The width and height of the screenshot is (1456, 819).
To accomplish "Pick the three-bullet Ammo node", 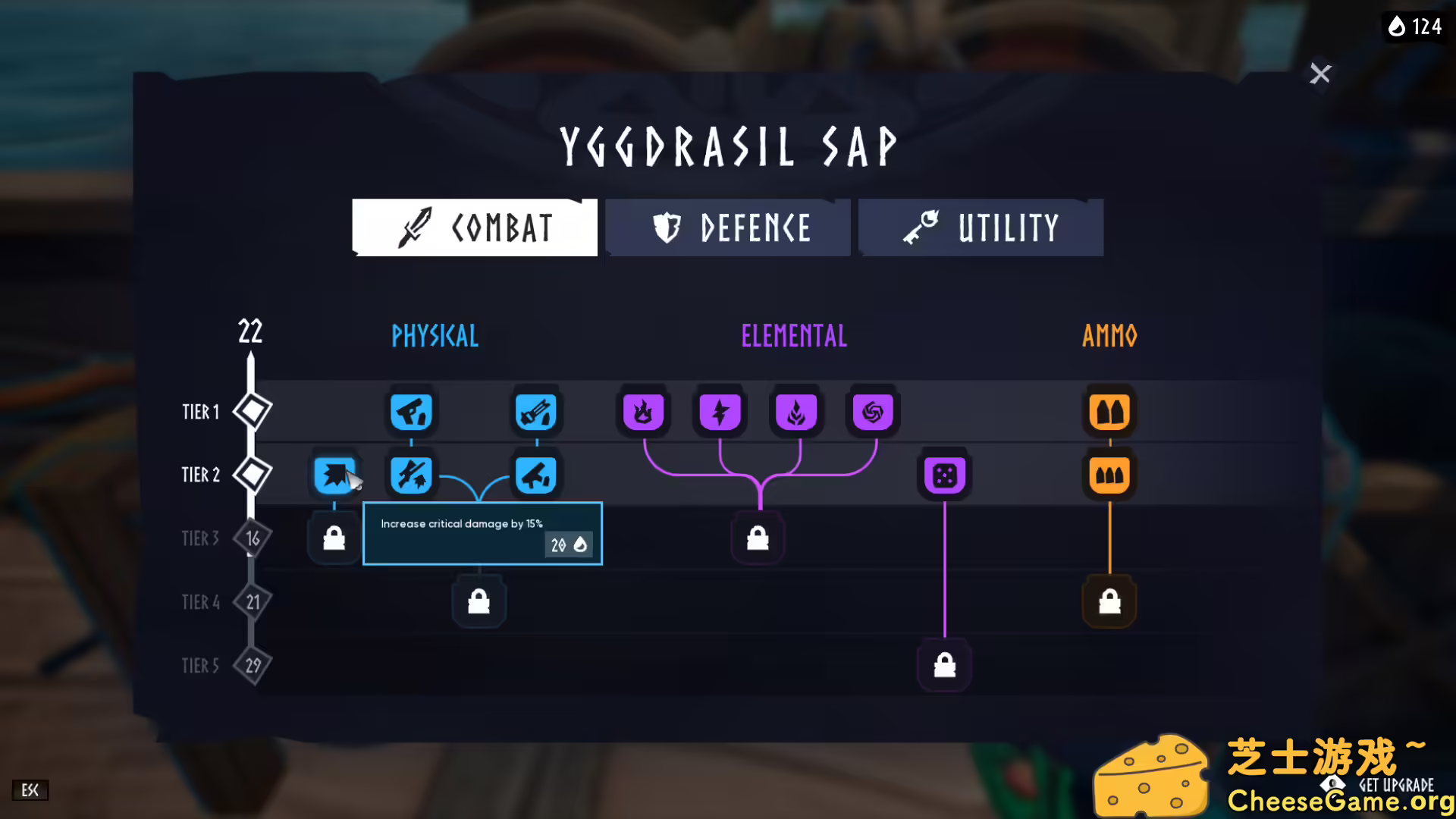I will click(1109, 475).
